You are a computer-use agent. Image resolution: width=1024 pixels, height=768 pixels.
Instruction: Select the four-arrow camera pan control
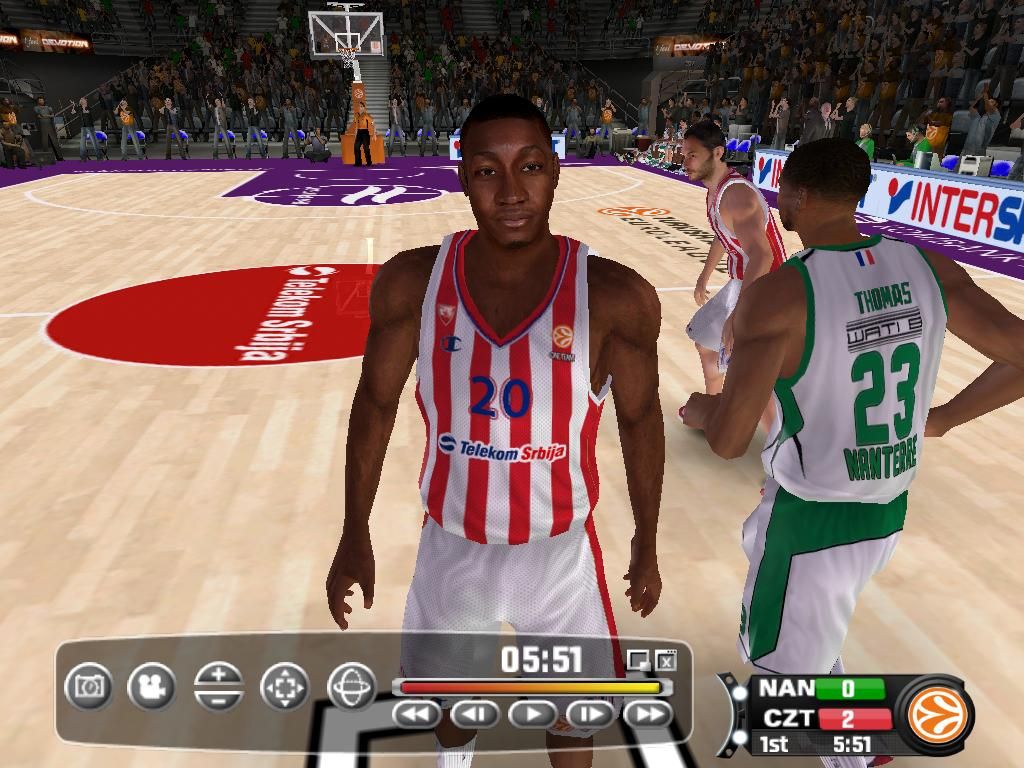click(x=285, y=687)
